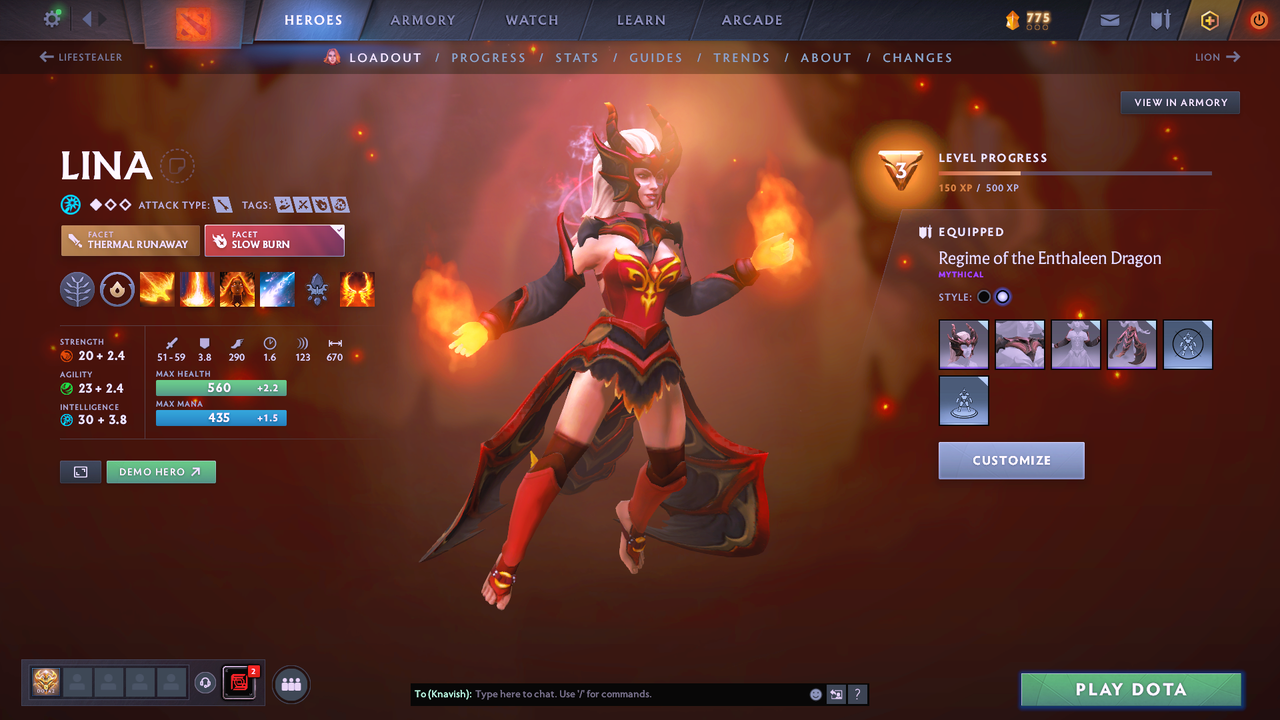Click the power/logout icon
This screenshot has width=1280, height=720.
(1258, 20)
